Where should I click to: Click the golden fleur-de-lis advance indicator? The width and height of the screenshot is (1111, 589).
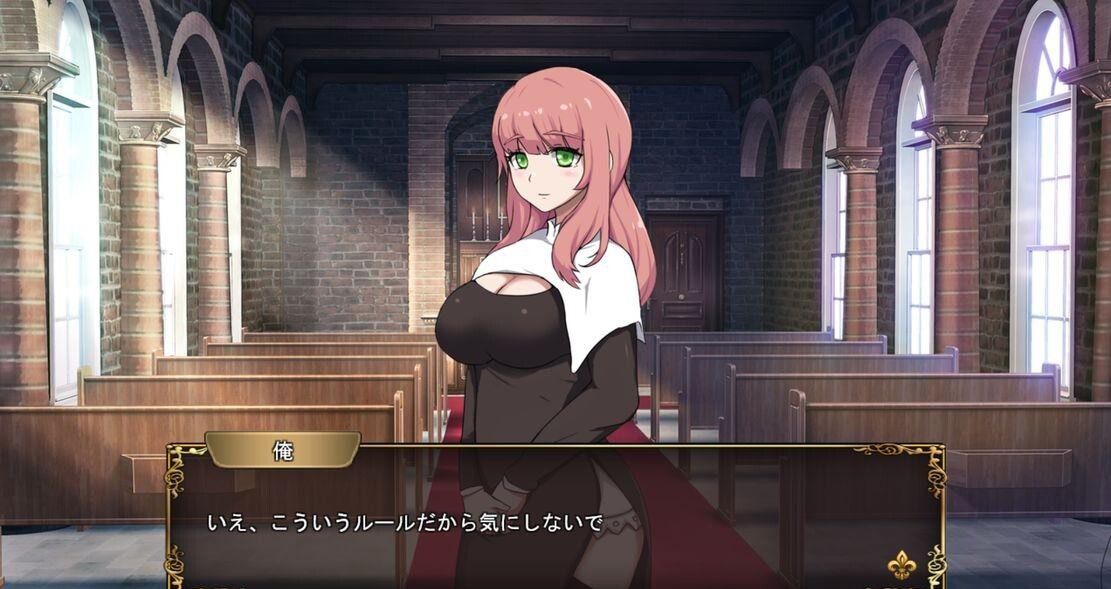(903, 564)
